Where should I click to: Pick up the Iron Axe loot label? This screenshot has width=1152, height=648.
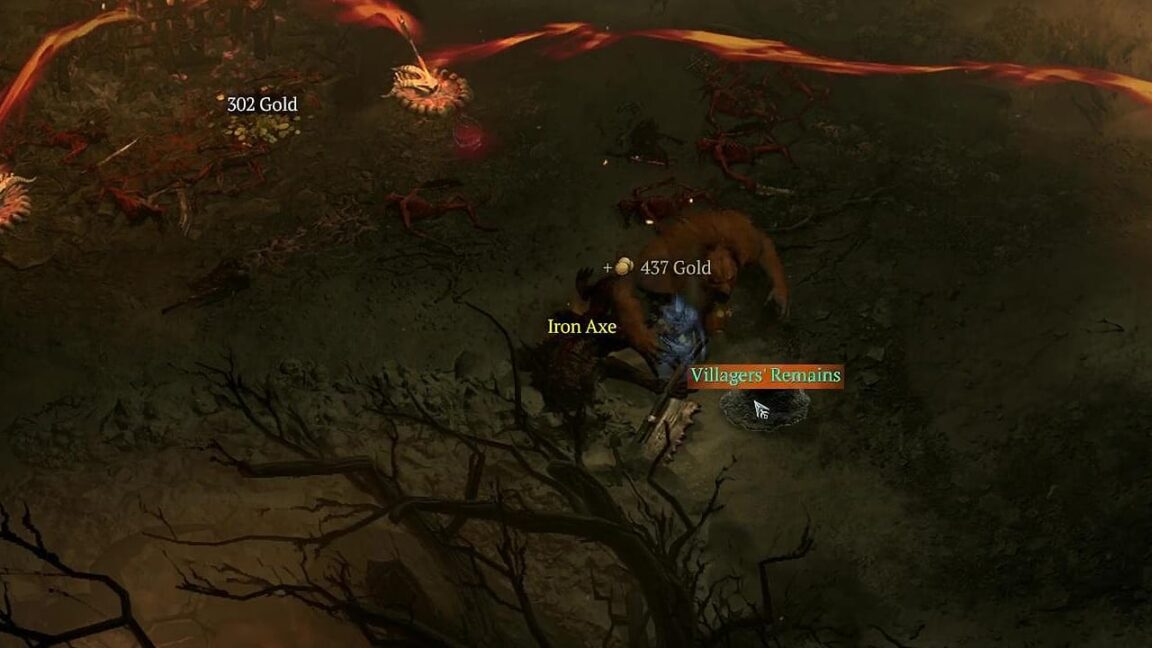582,327
